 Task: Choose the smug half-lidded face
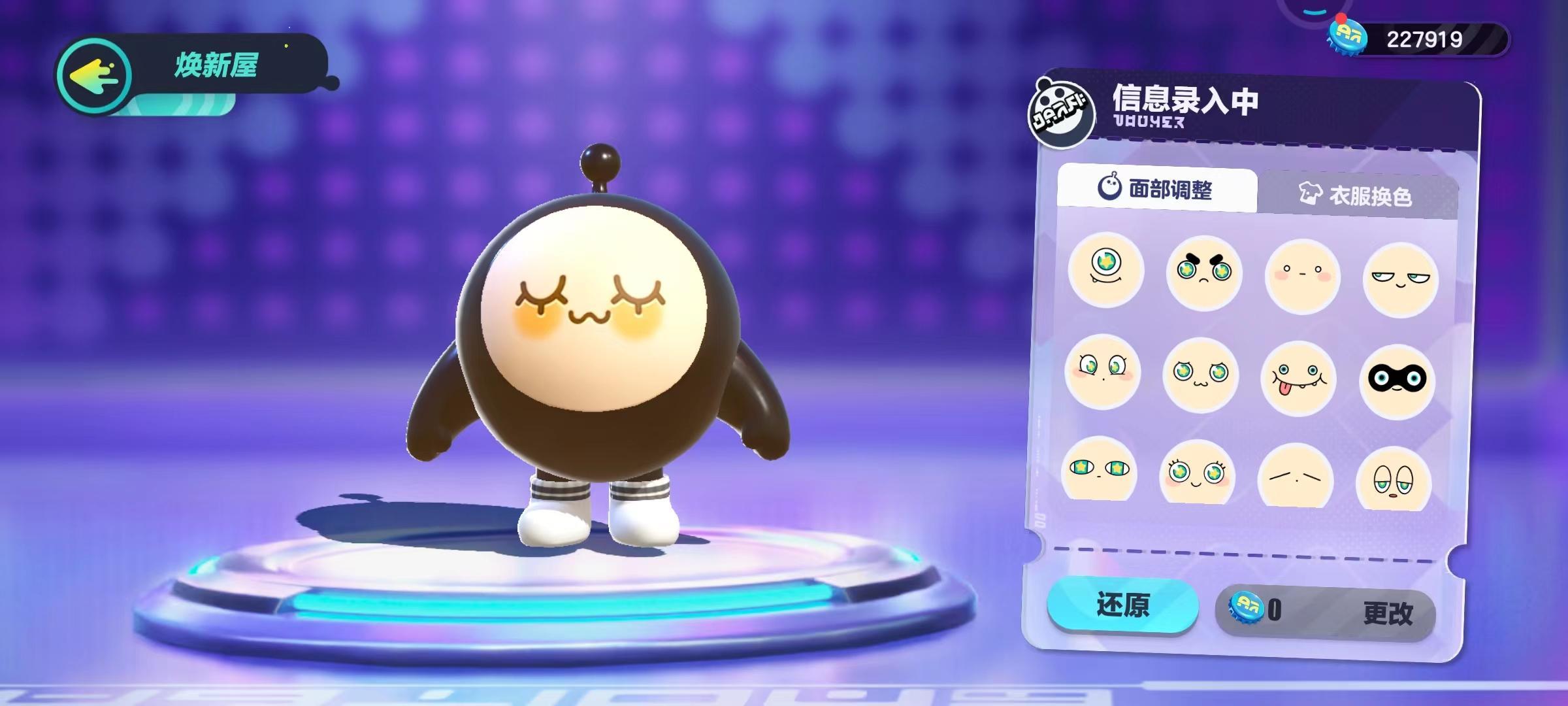[1400, 280]
